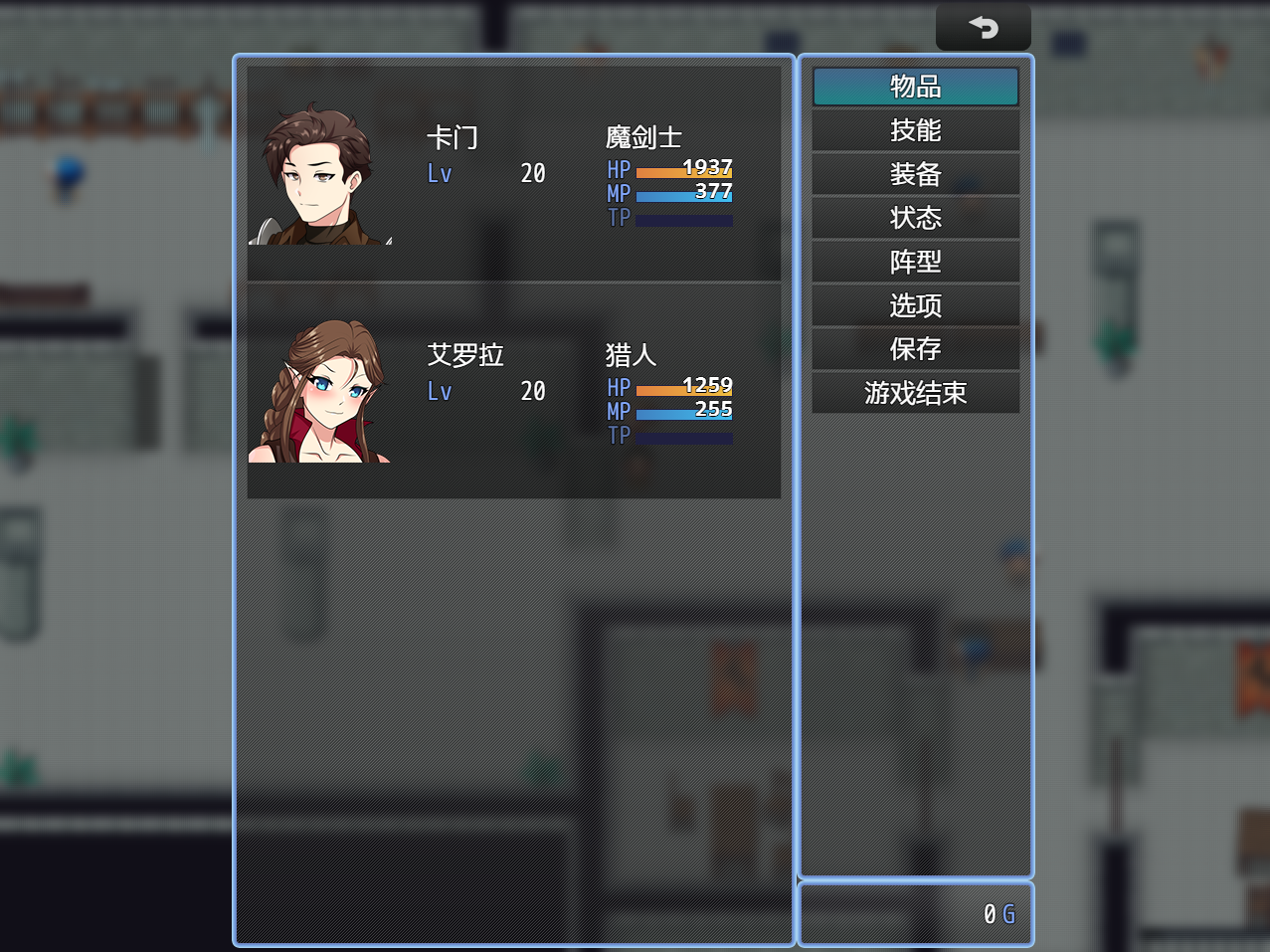
Task: Choose the 阵型 formation option
Action: [915, 262]
